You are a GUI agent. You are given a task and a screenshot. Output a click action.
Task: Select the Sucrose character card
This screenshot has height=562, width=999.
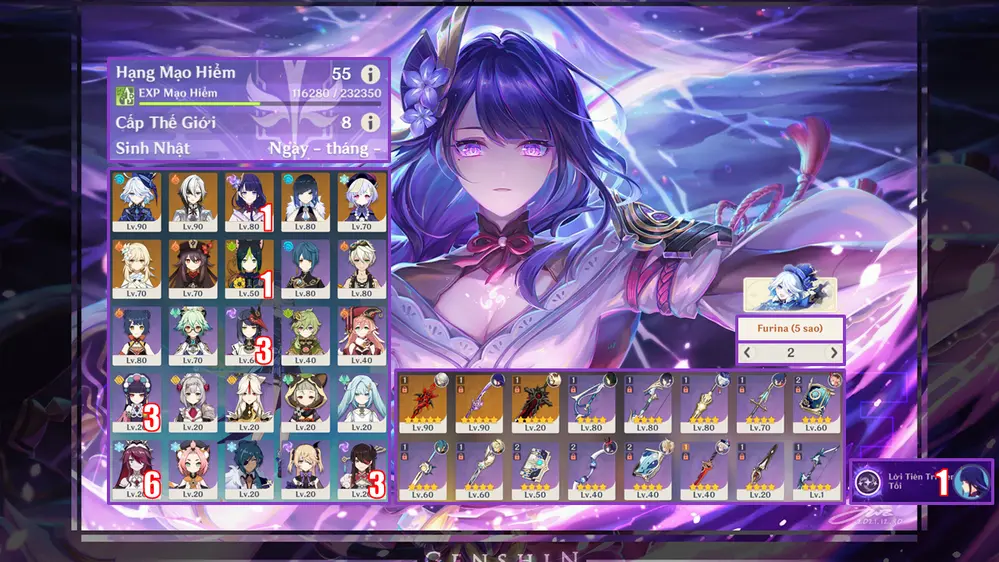tap(192, 332)
